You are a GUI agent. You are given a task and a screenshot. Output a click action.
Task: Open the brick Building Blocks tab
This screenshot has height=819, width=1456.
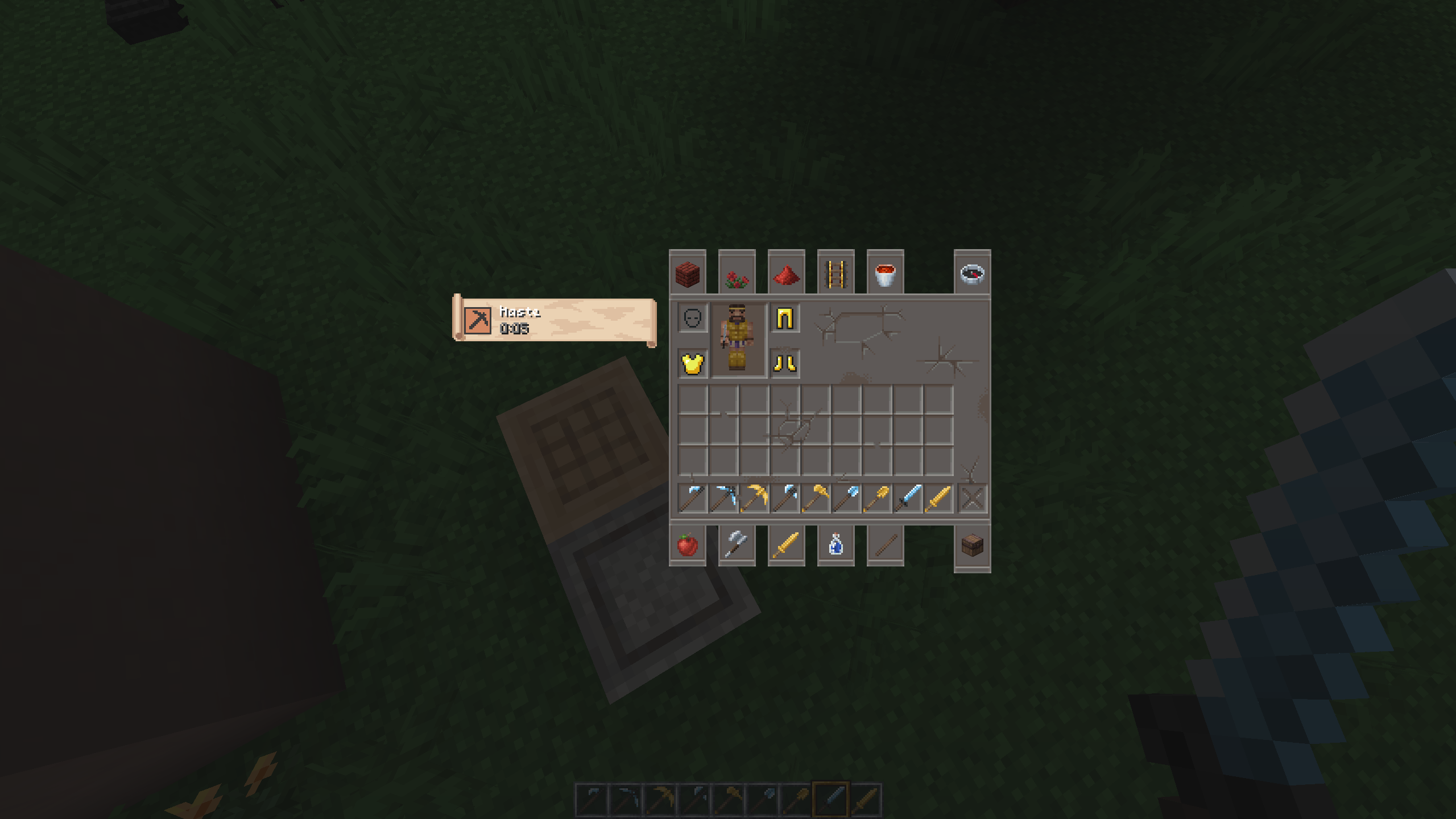tap(688, 274)
